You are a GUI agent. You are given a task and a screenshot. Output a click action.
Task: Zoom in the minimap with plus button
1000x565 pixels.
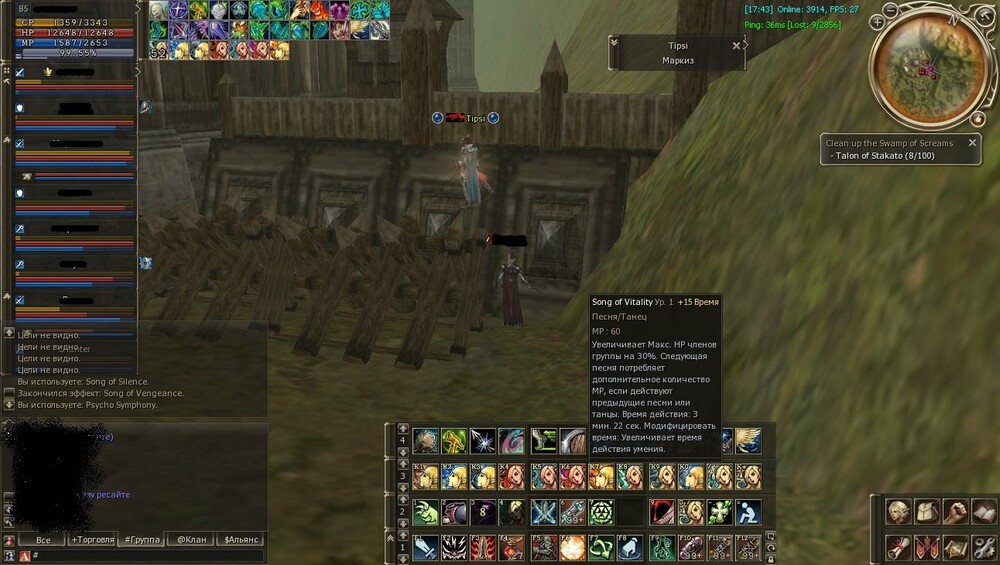(x=878, y=21)
